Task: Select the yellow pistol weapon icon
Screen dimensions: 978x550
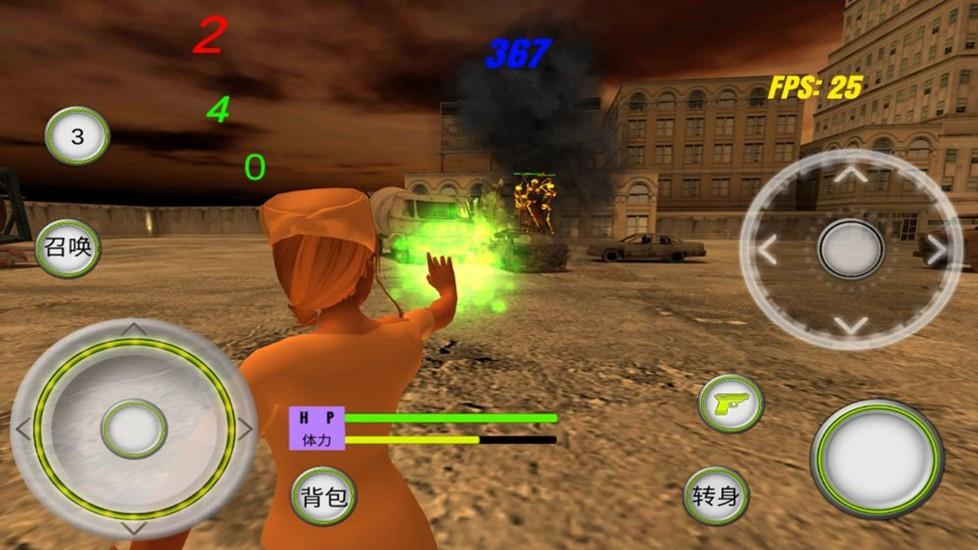Action: [731, 403]
